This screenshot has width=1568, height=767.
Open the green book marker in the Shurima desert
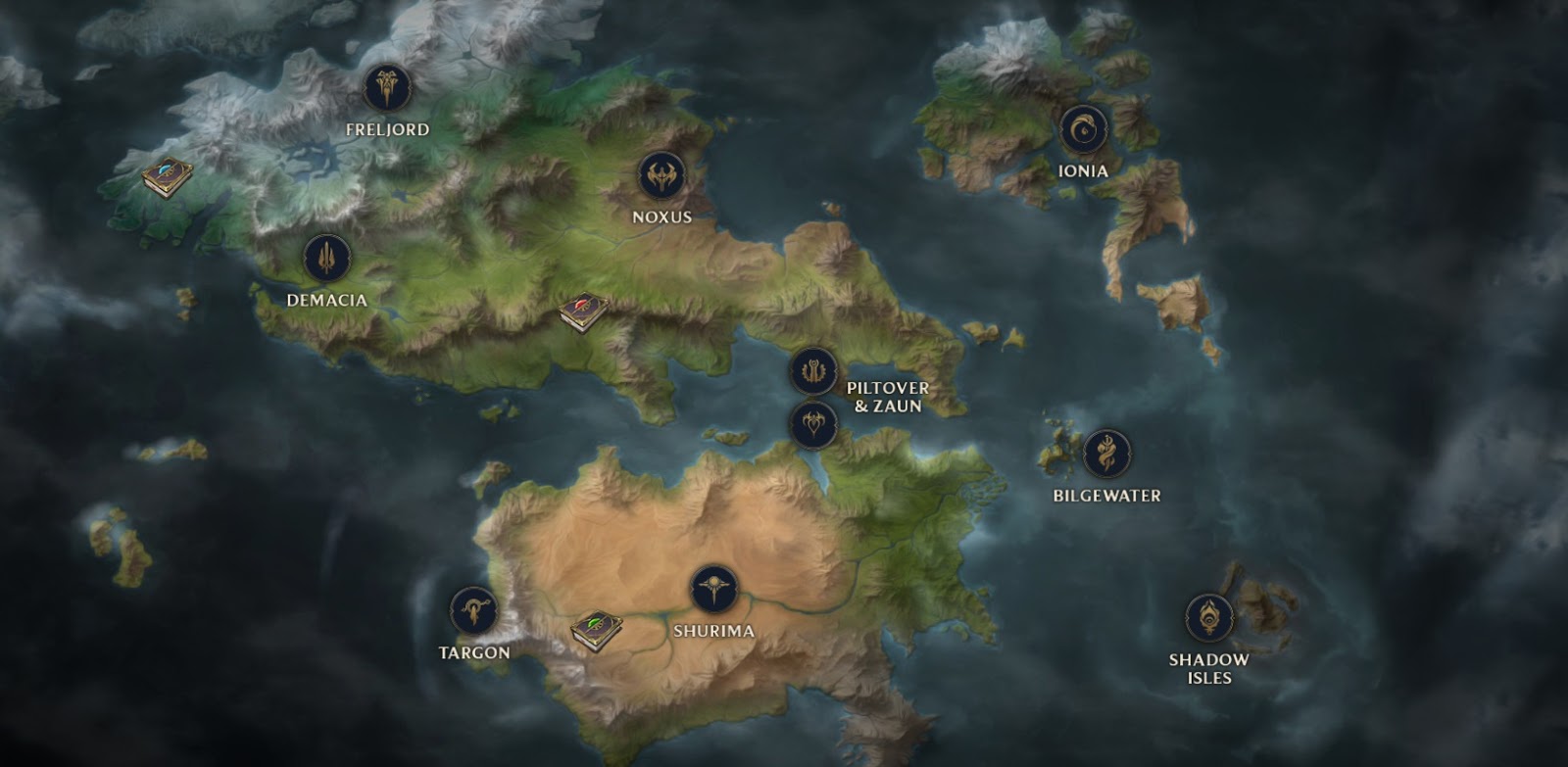tap(595, 630)
